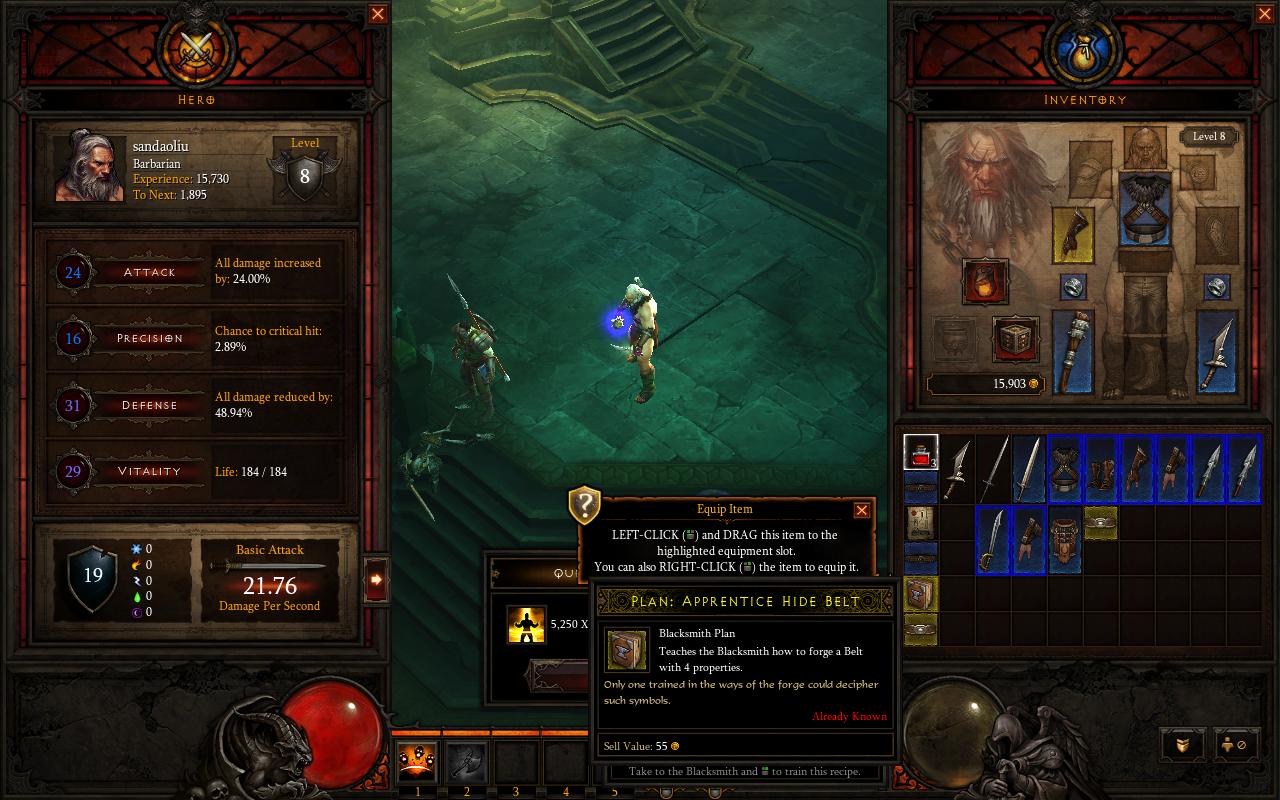Activate the axe skill in hotbar slot 2

pyautogui.click(x=466, y=762)
